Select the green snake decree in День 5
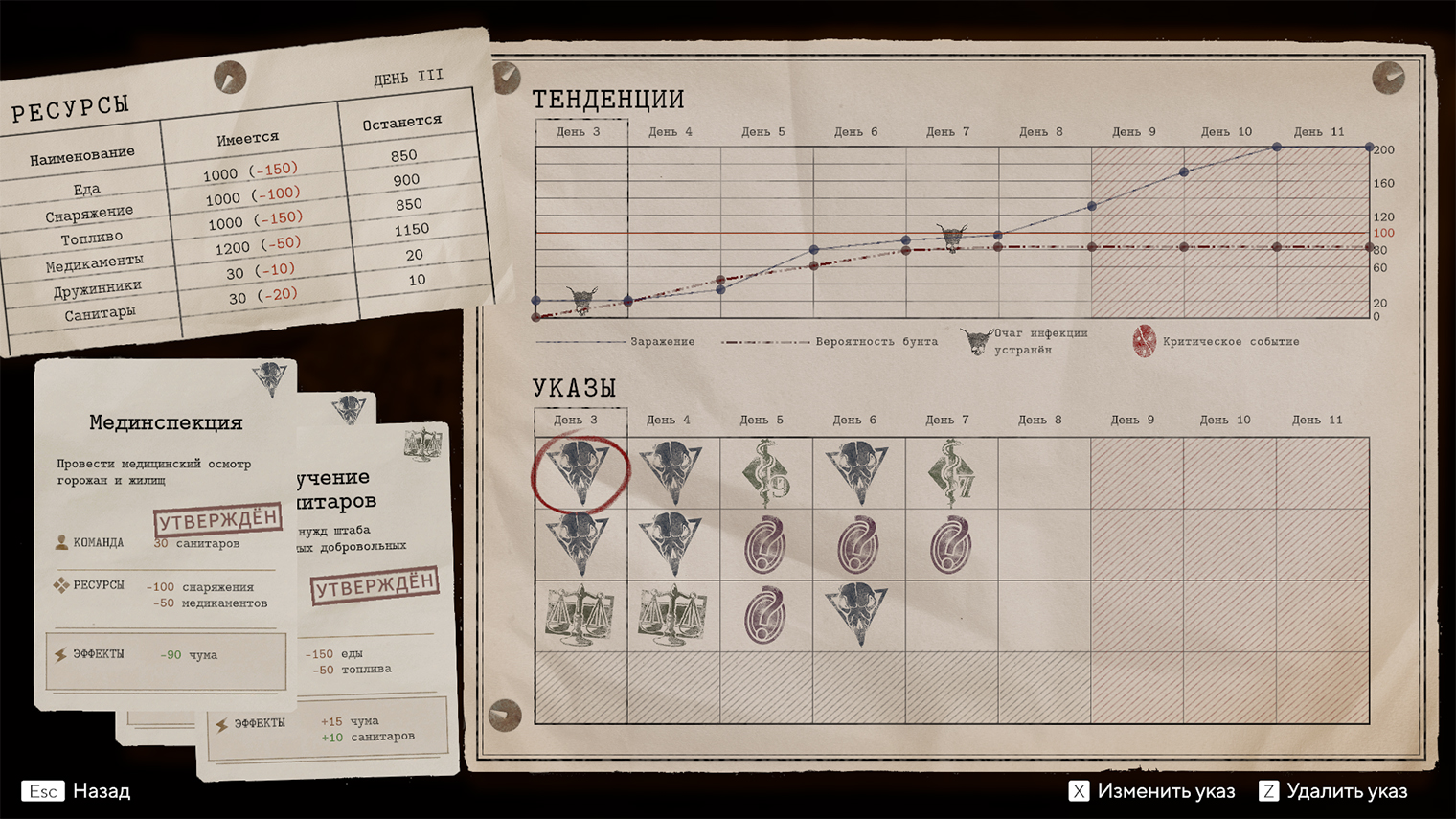The image size is (1456, 819). pos(764,472)
